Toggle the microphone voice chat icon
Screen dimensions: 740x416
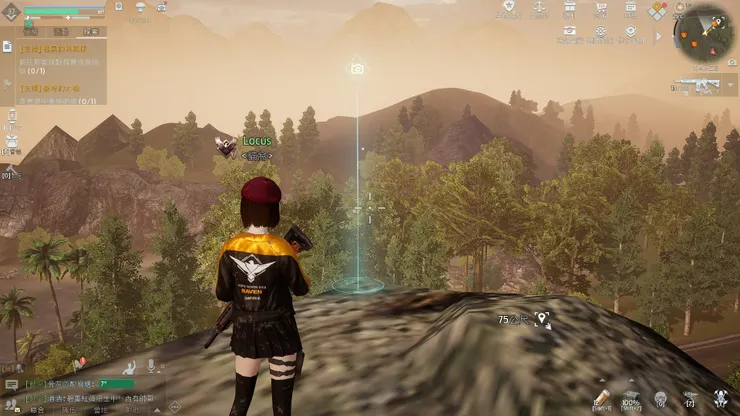(x=151, y=365)
